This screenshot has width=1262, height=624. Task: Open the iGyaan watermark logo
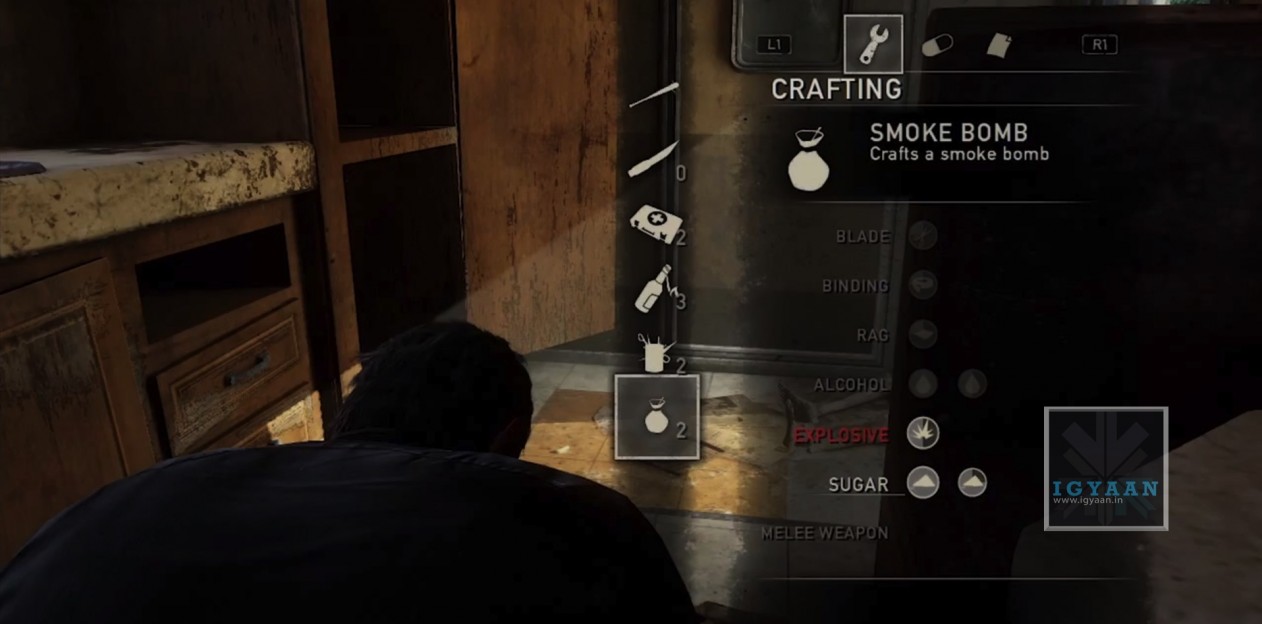pyautogui.click(x=1105, y=468)
